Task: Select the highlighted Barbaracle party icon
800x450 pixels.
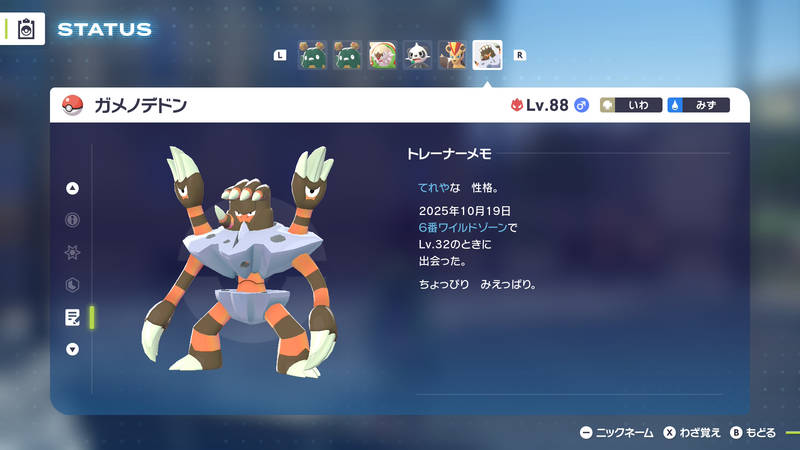Action: point(487,55)
